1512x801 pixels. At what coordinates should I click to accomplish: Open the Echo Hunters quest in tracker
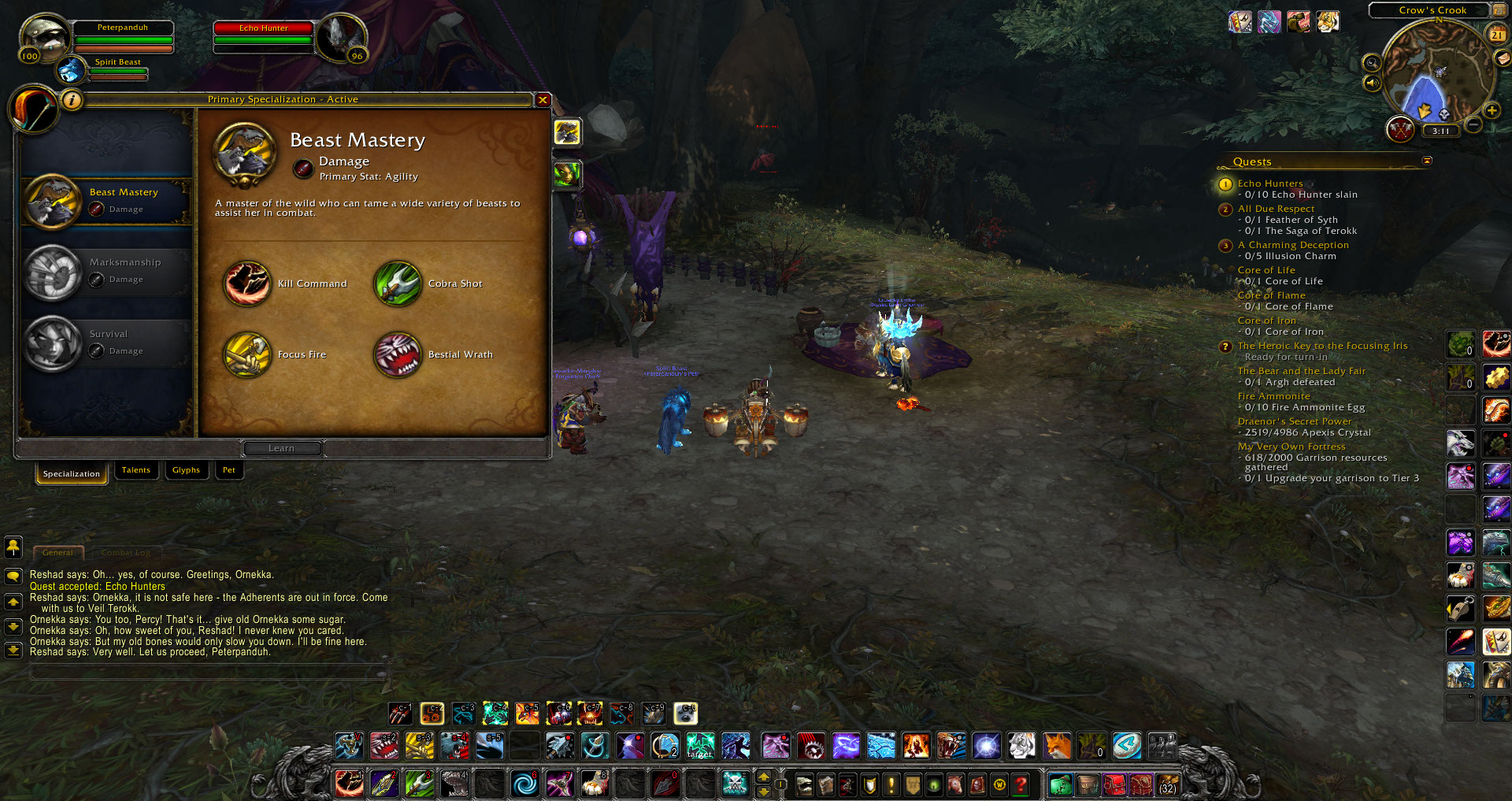[x=1269, y=184]
